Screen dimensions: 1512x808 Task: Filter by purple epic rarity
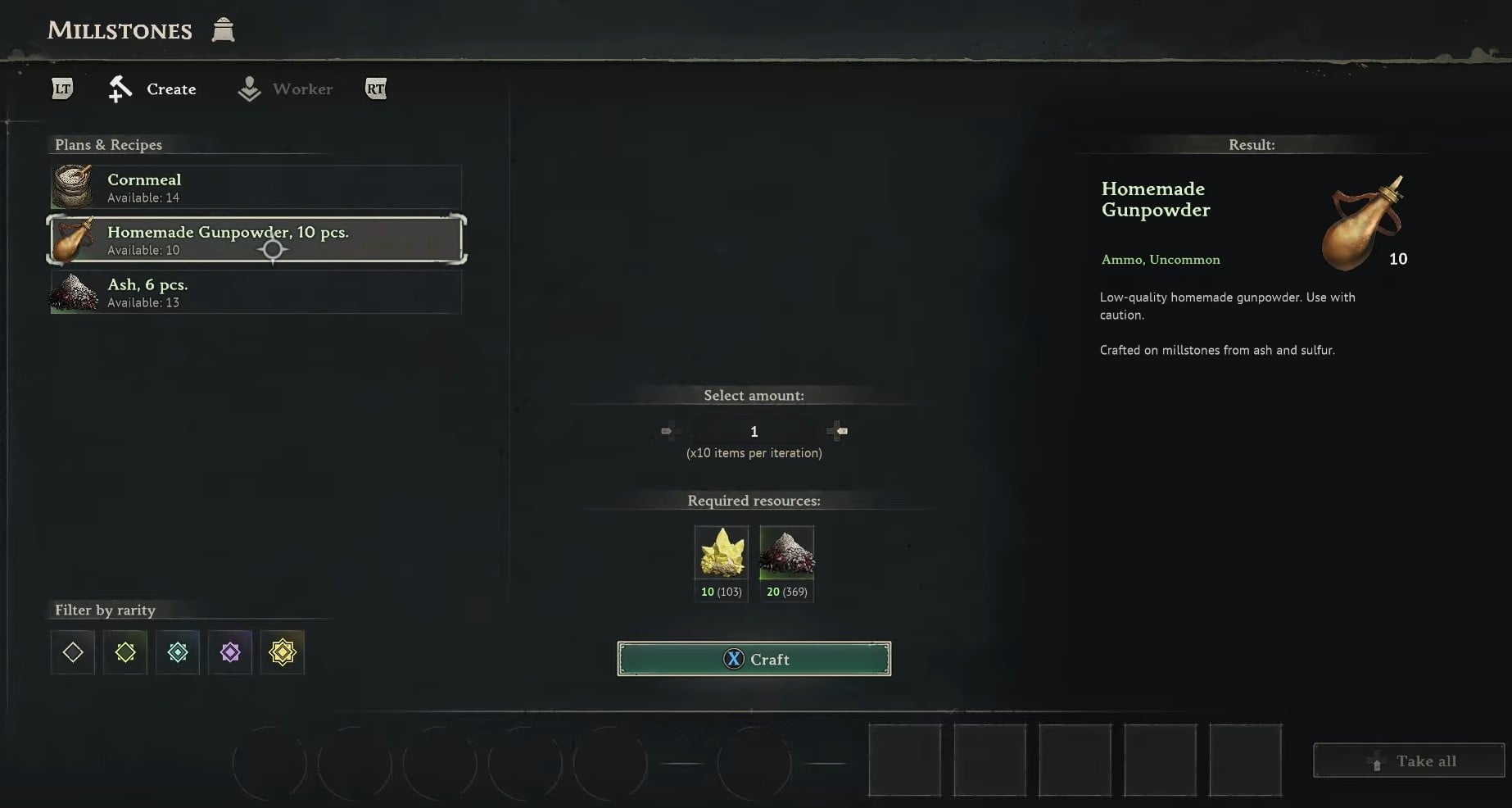pos(230,652)
